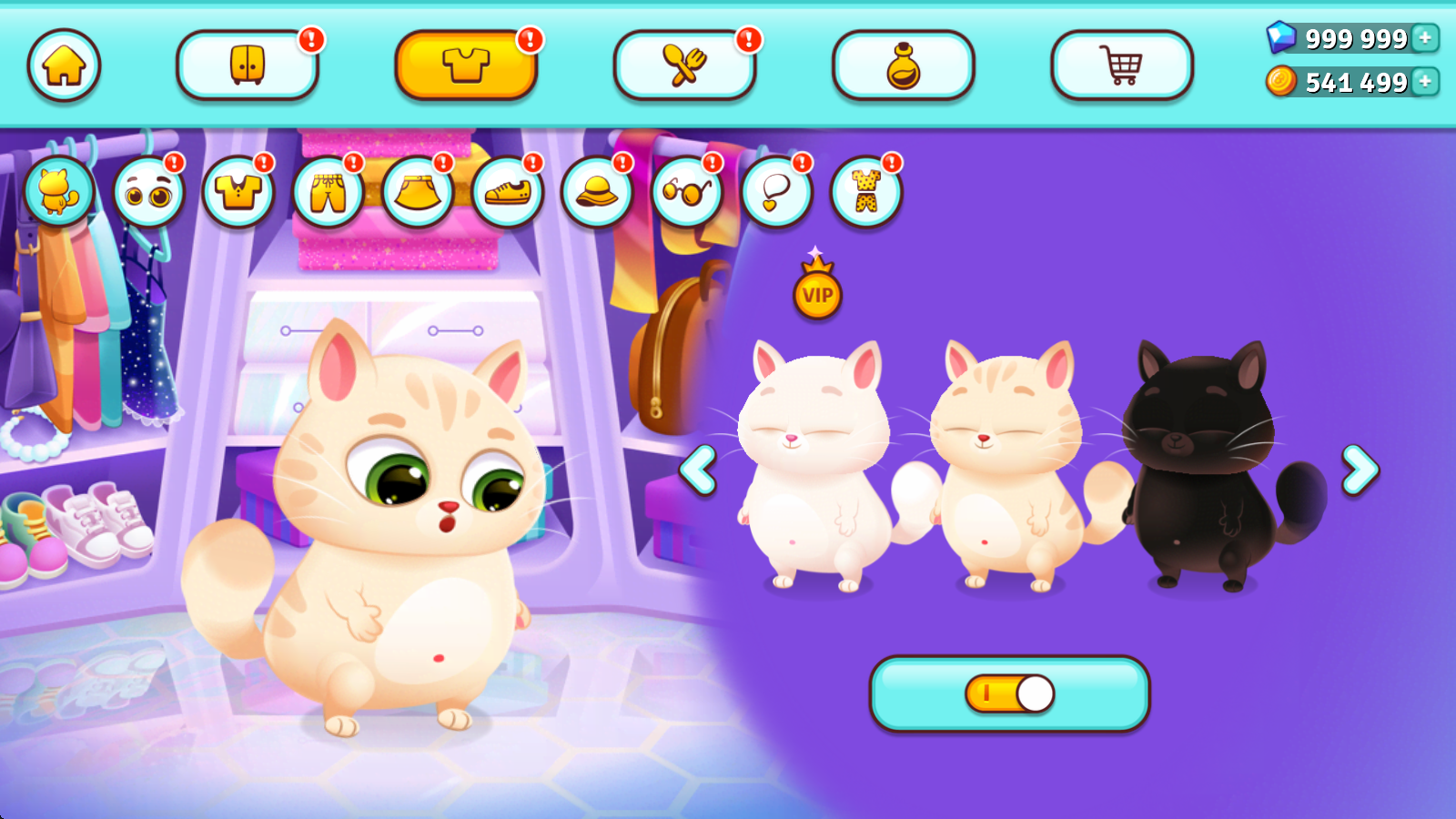Switch to the pants category
The height and width of the screenshot is (819, 1456).
tap(328, 192)
